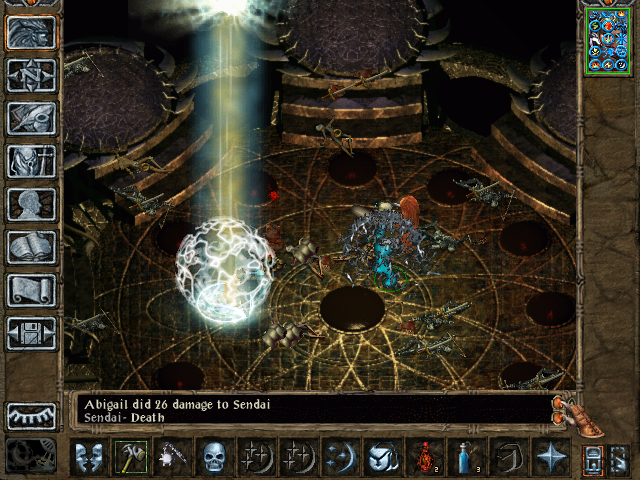The width and height of the screenshot is (640, 480).
Task: Open the mage spellbook
Action: click(x=31, y=247)
